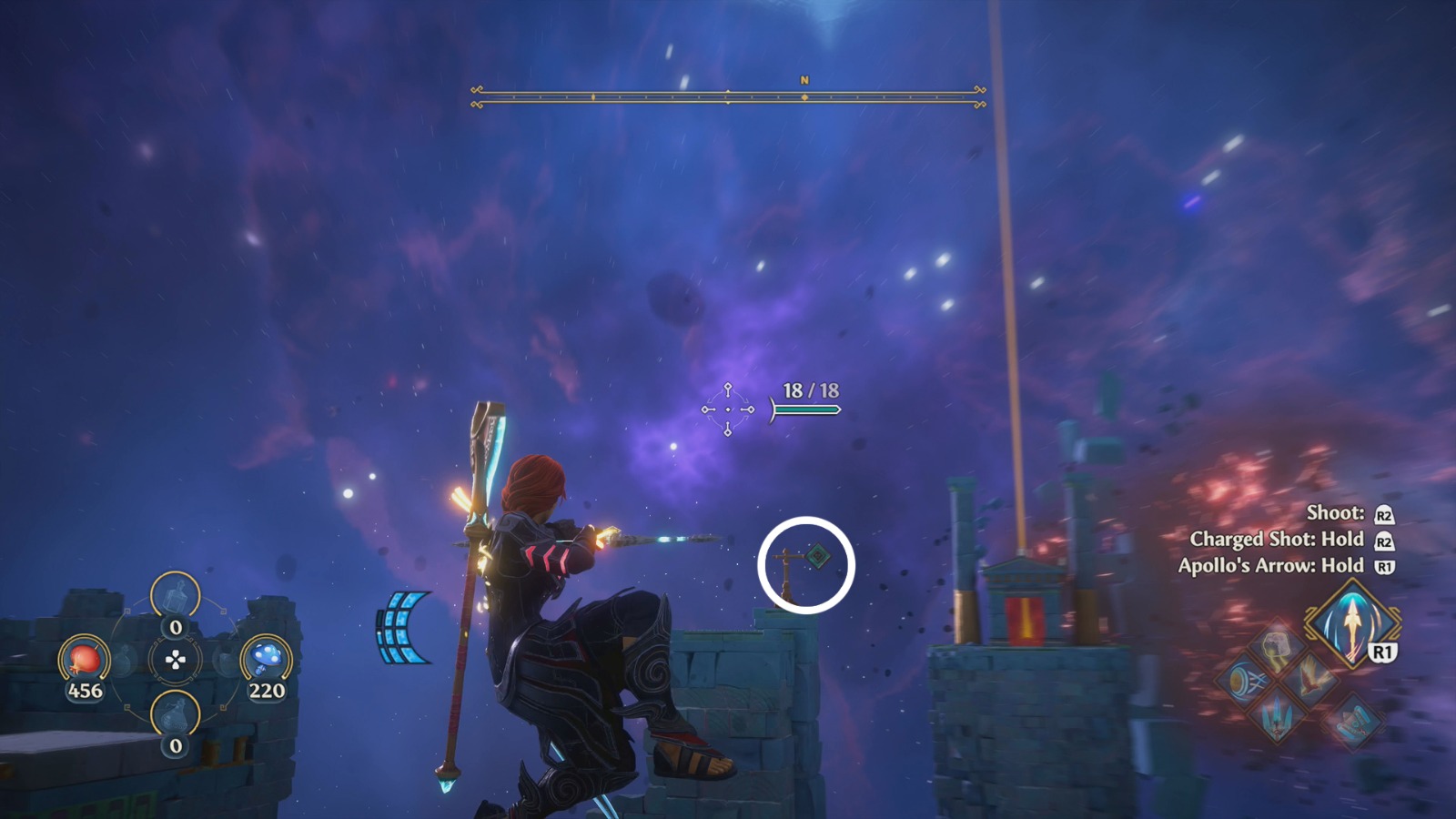Viewport: 1456px width, 819px height.
Task: Click the bottom-right sandal ability icon
Action: [x=1353, y=722]
